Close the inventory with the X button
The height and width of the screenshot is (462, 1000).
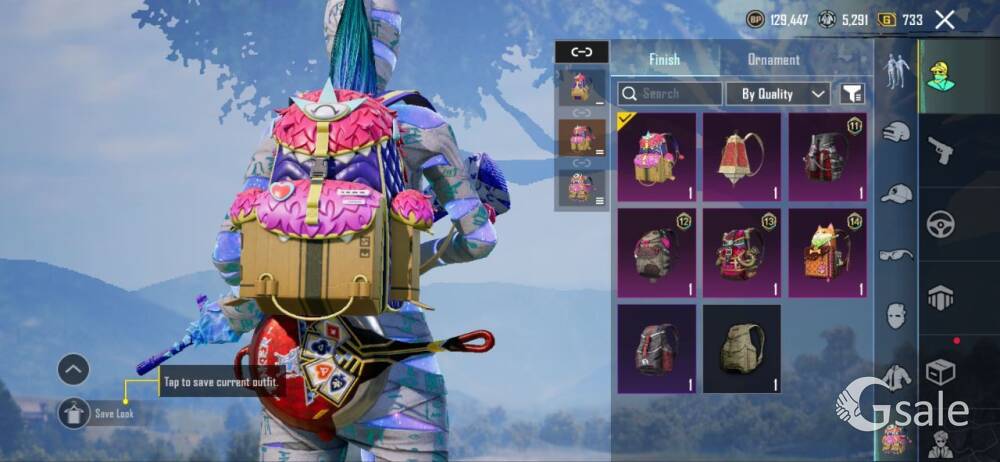[x=944, y=19]
